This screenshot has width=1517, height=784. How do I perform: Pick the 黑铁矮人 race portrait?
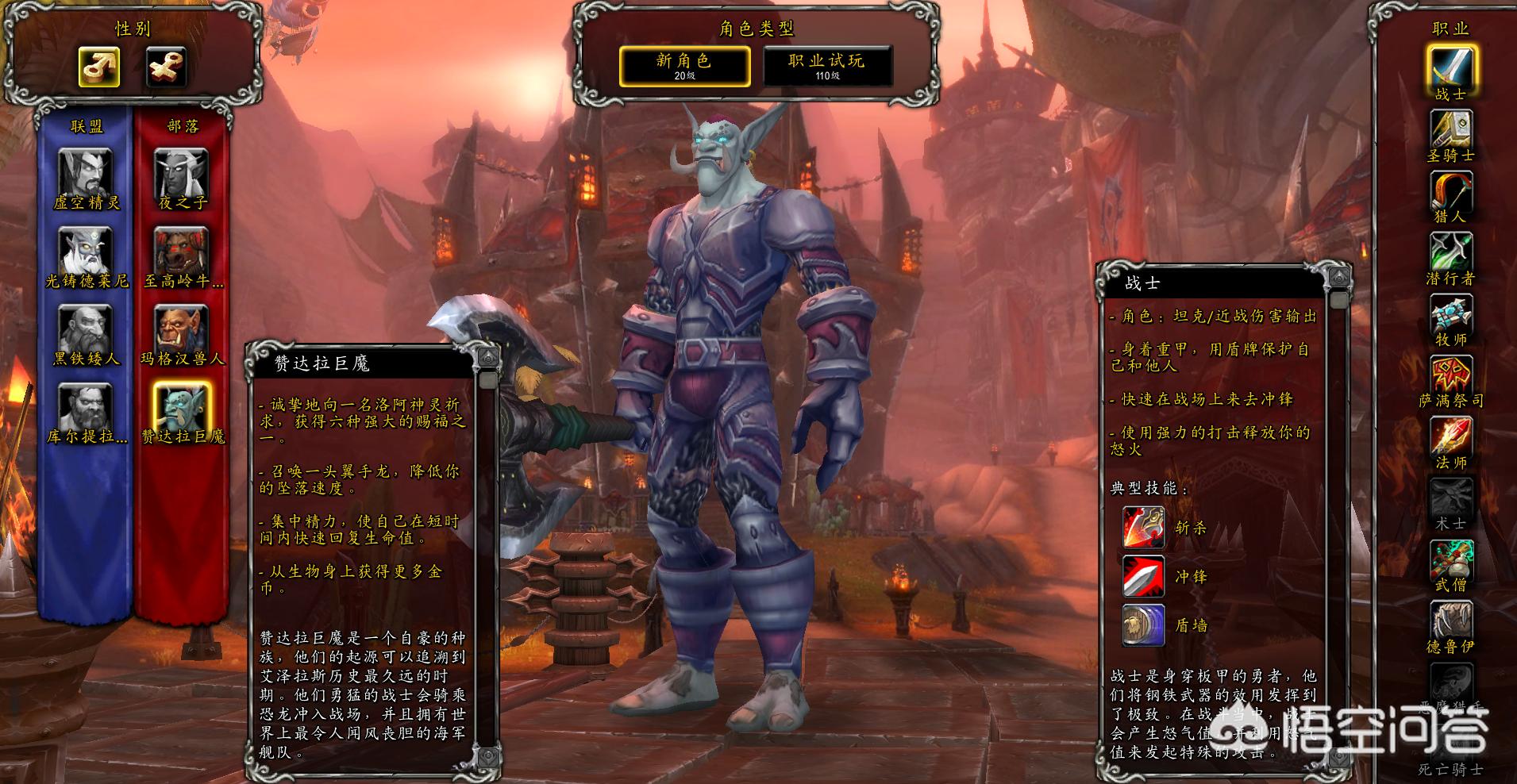[x=86, y=328]
